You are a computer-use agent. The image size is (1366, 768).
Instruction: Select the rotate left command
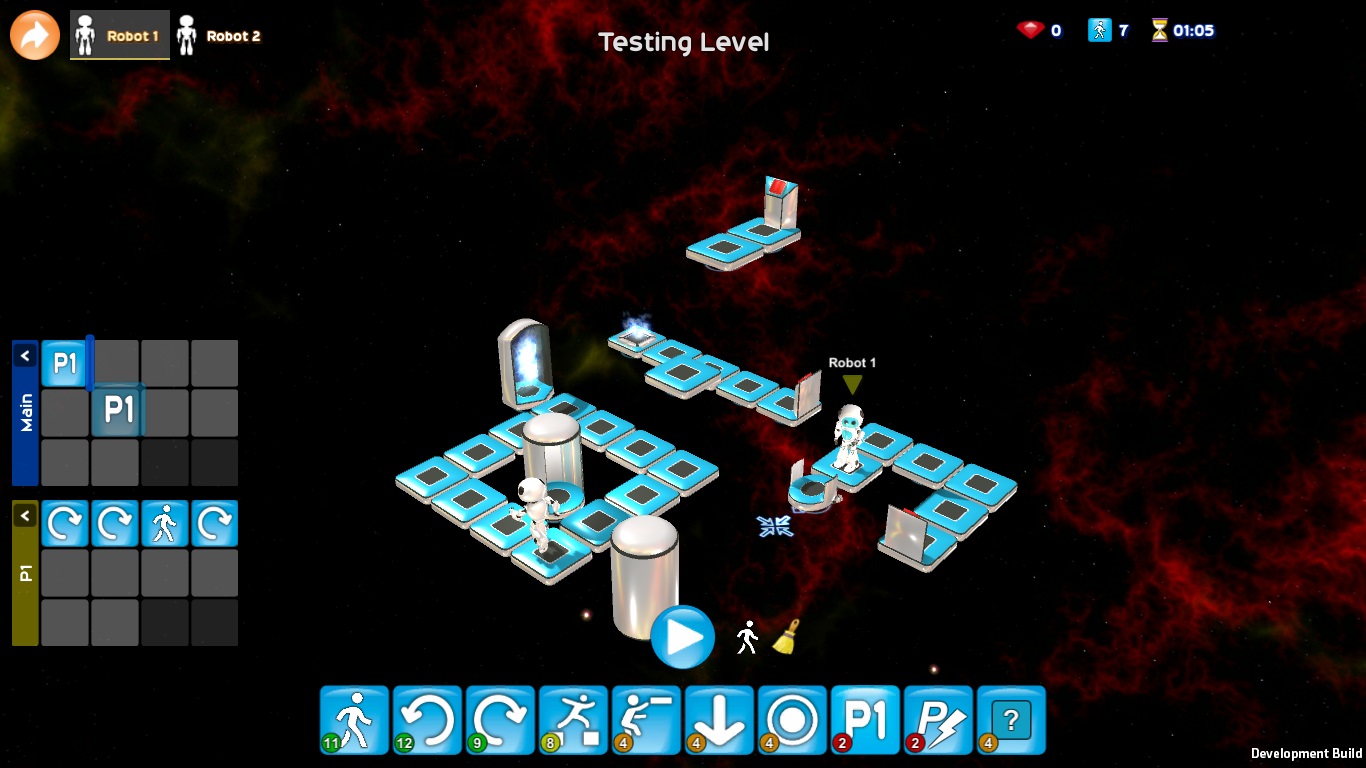pyautogui.click(x=426, y=719)
